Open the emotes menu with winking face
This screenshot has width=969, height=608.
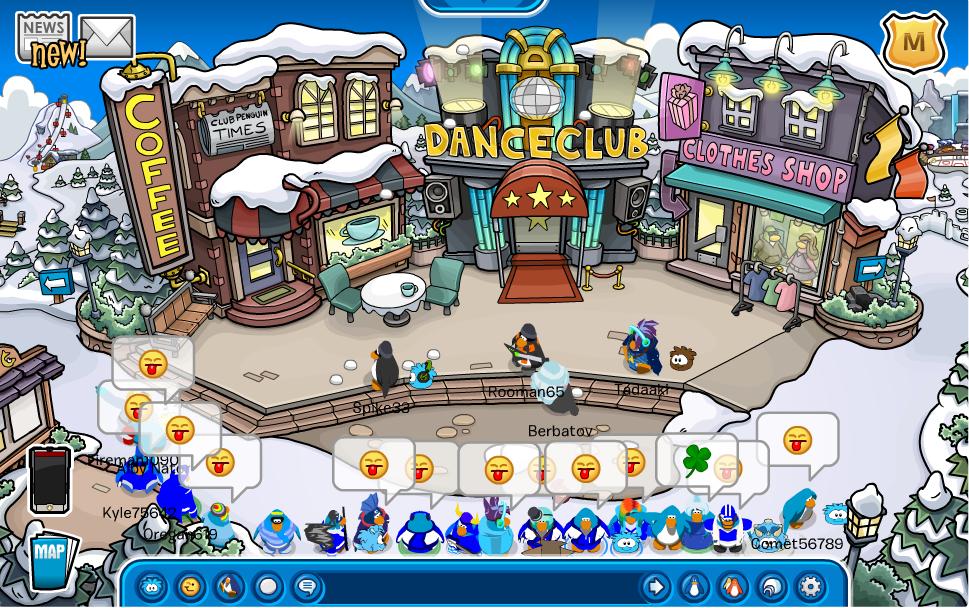point(191,587)
